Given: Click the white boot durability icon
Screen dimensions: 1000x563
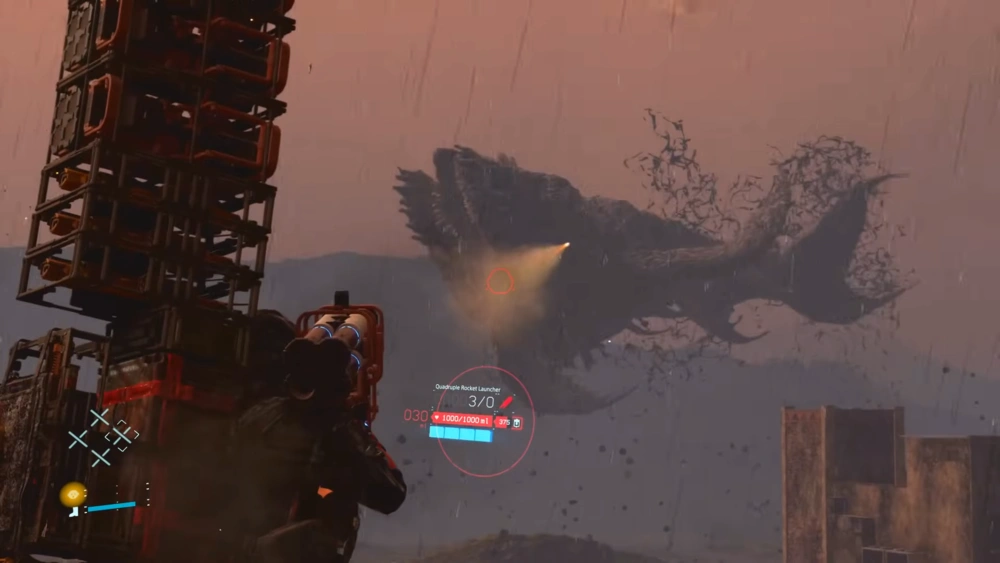Looking at the screenshot, I should (74, 510).
